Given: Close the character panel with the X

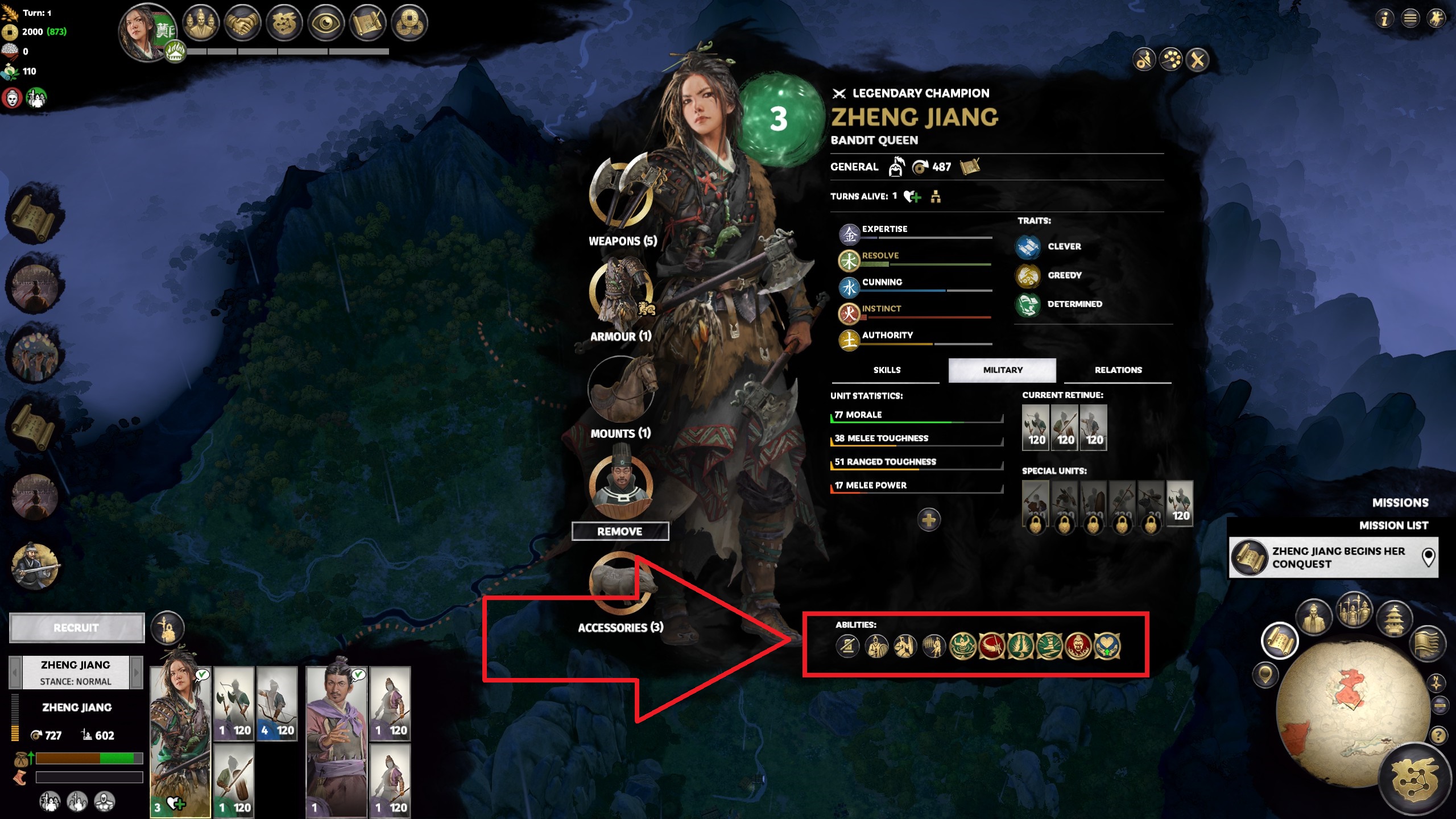Looking at the screenshot, I should pos(1197,60).
